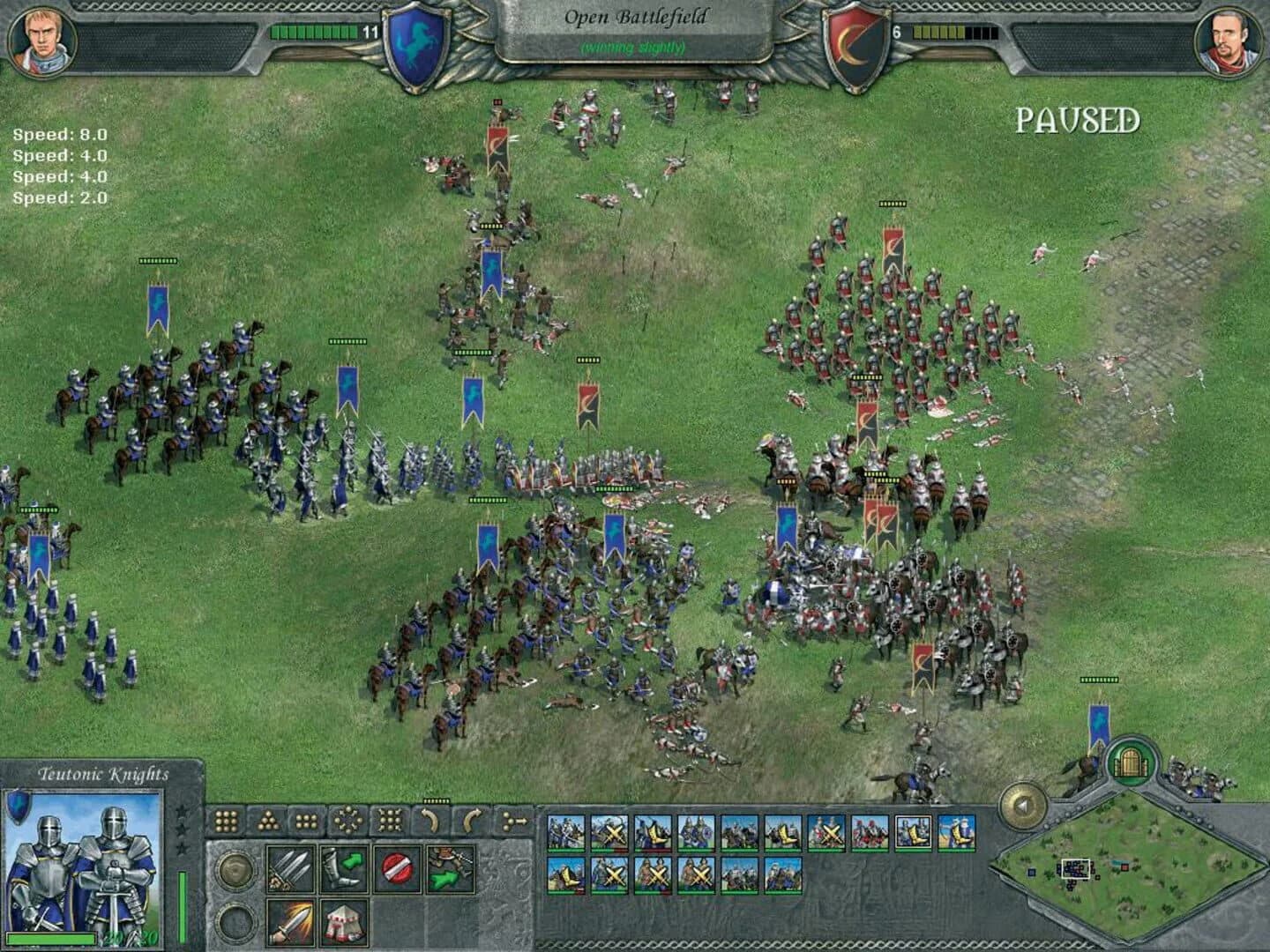Select the highlighted unit thumbnail in the roster
The width and height of the screenshot is (1270, 952).
(x=915, y=832)
